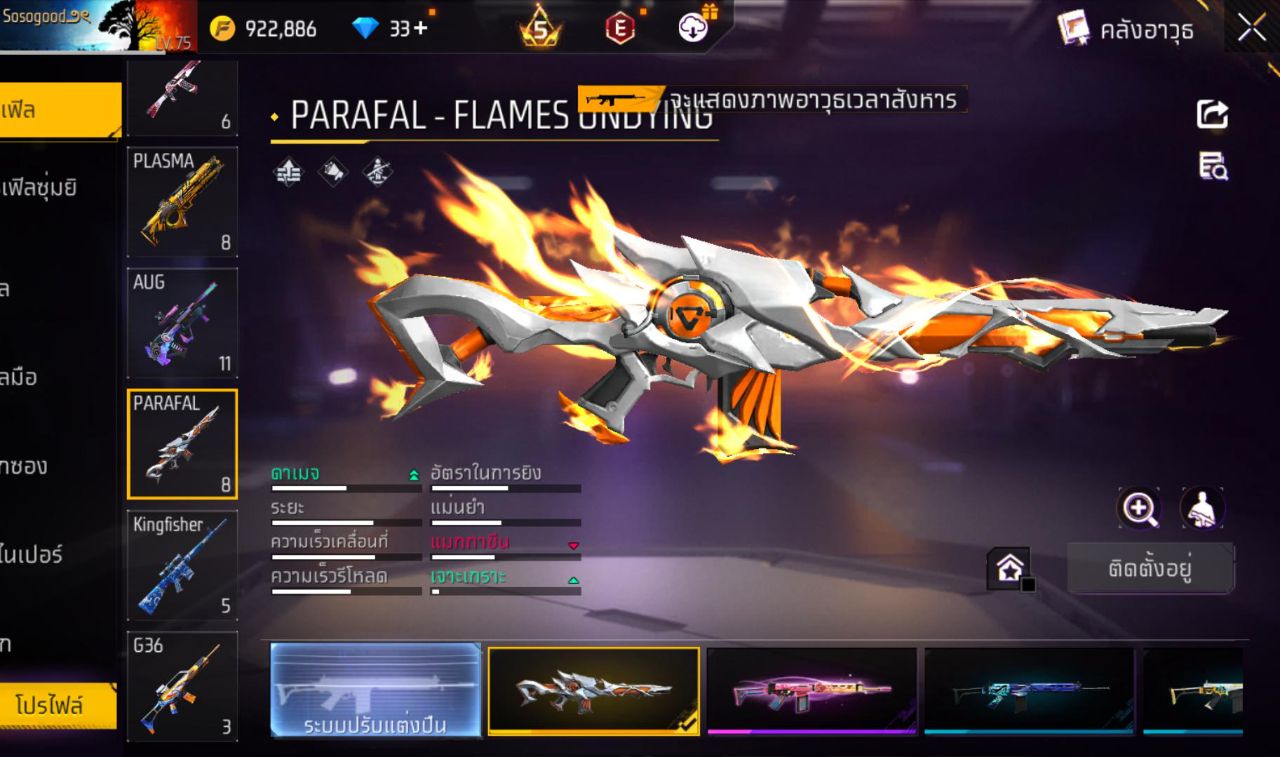Click the character holding weapon preview icon
1280x757 pixels.
pos(1202,508)
